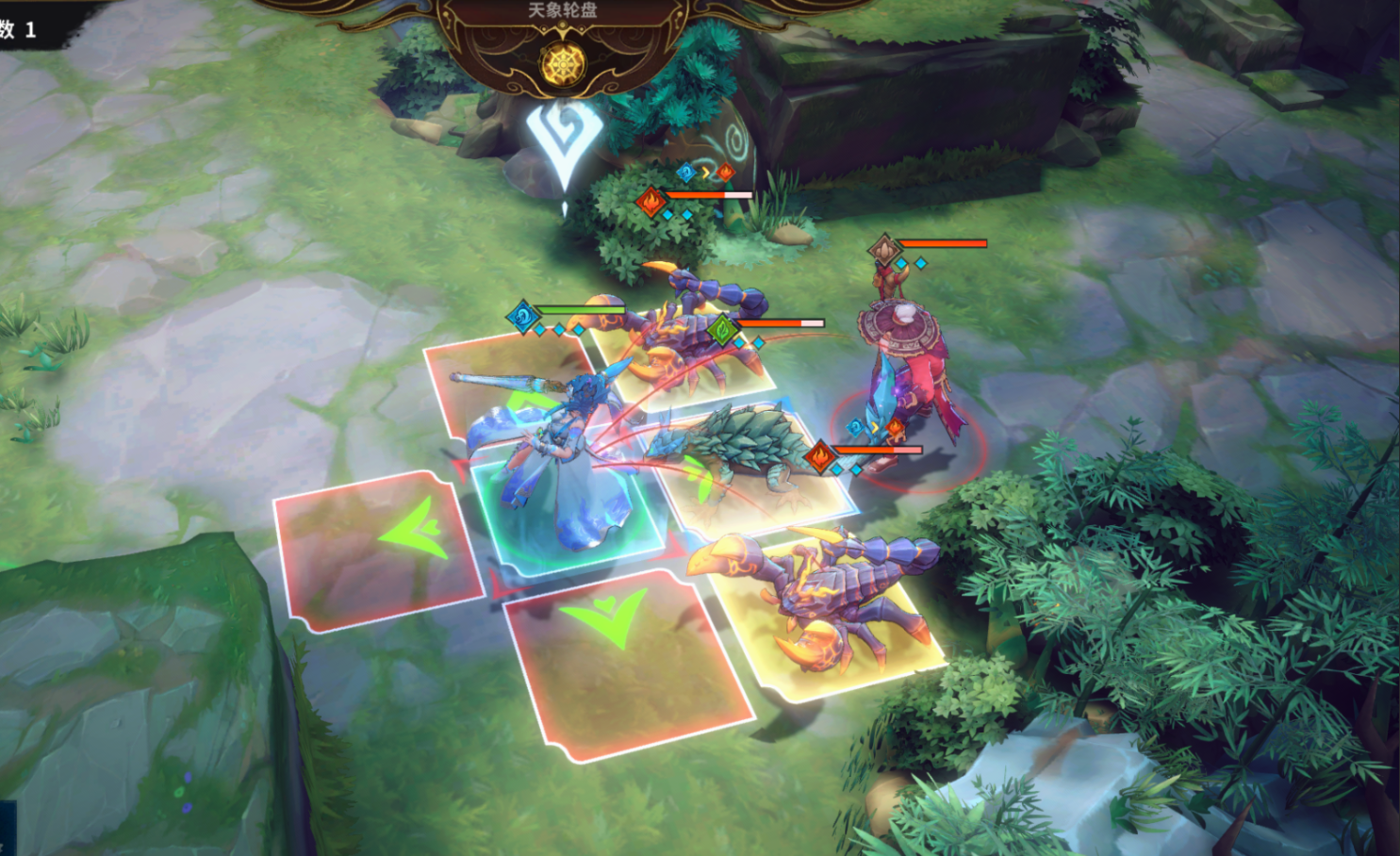Click the orange health bar of the drummer enemy

[943, 243]
